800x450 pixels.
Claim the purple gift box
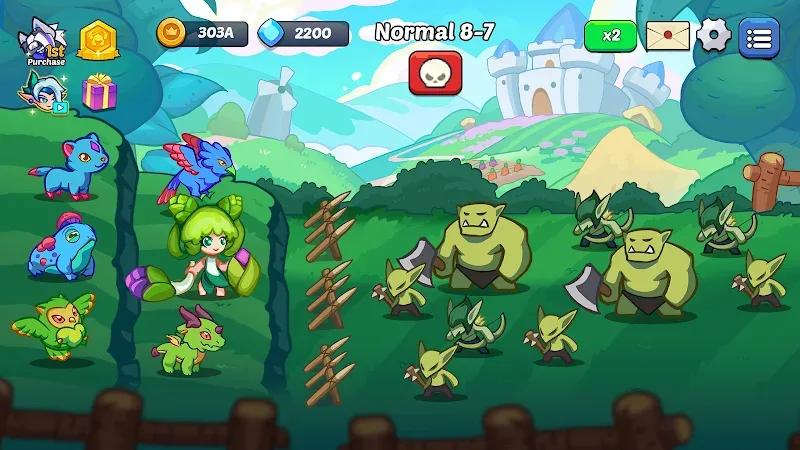click(99, 93)
